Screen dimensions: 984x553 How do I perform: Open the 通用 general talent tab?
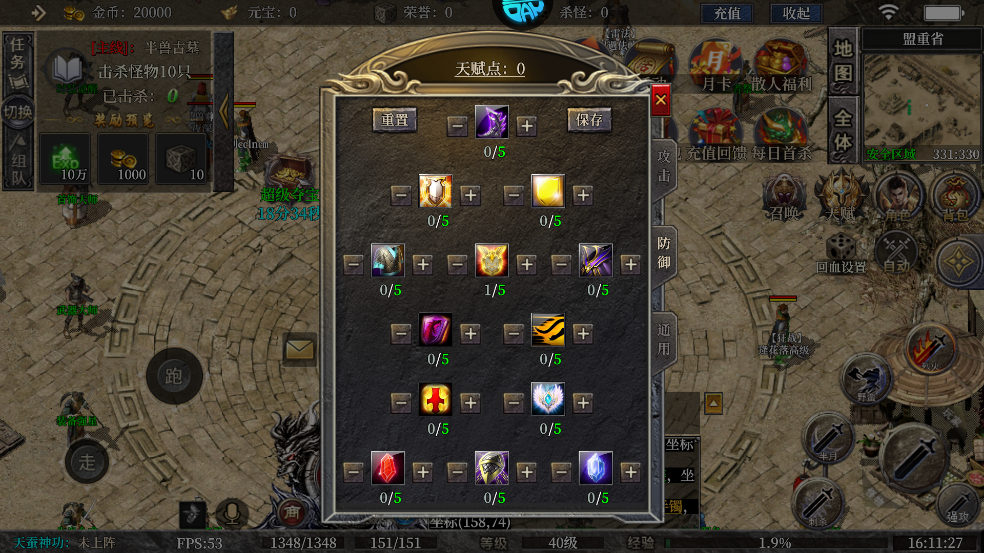point(664,340)
